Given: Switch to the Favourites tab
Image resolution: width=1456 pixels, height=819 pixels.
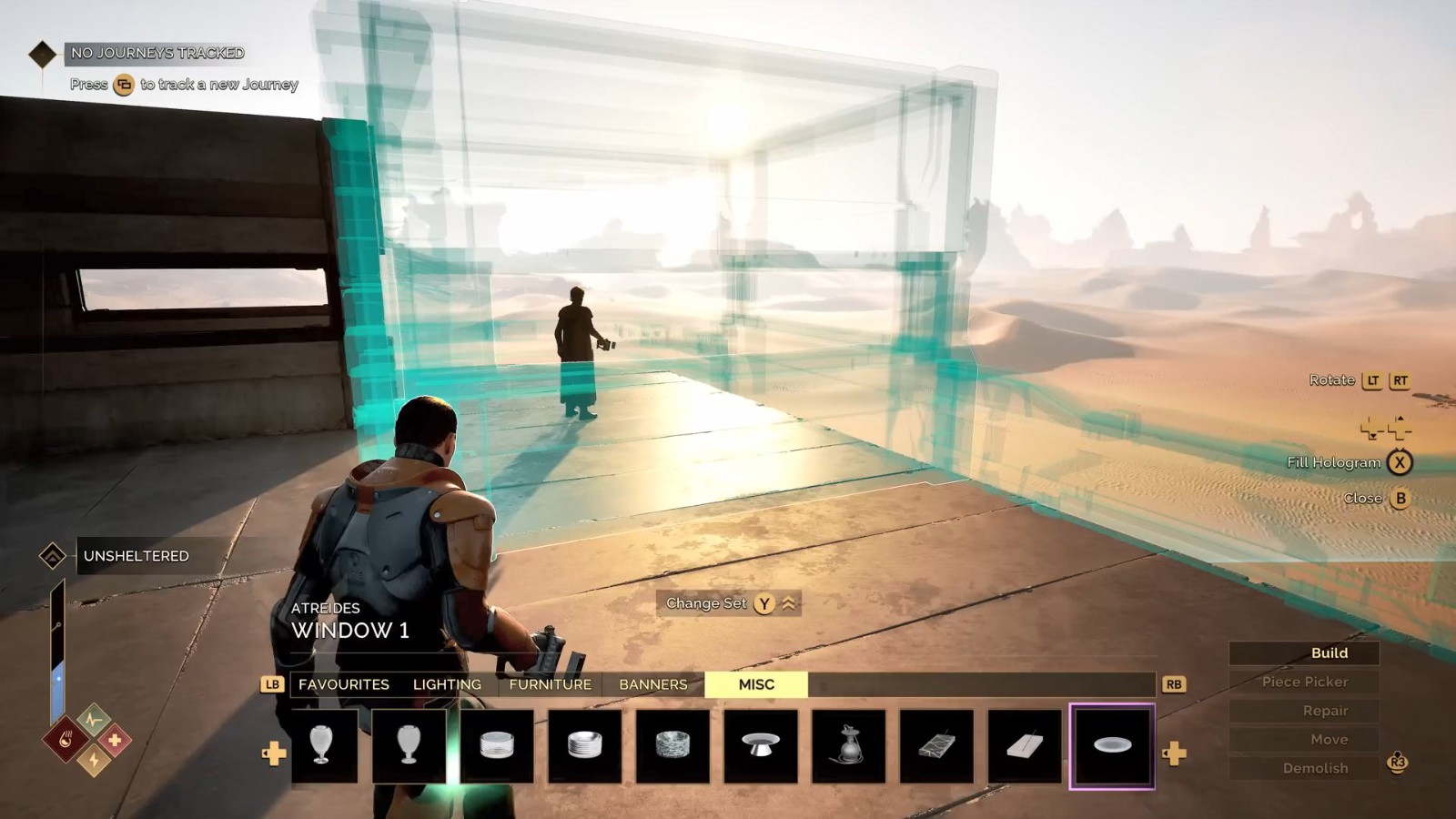Looking at the screenshot, I should click(x=343, y=684).
